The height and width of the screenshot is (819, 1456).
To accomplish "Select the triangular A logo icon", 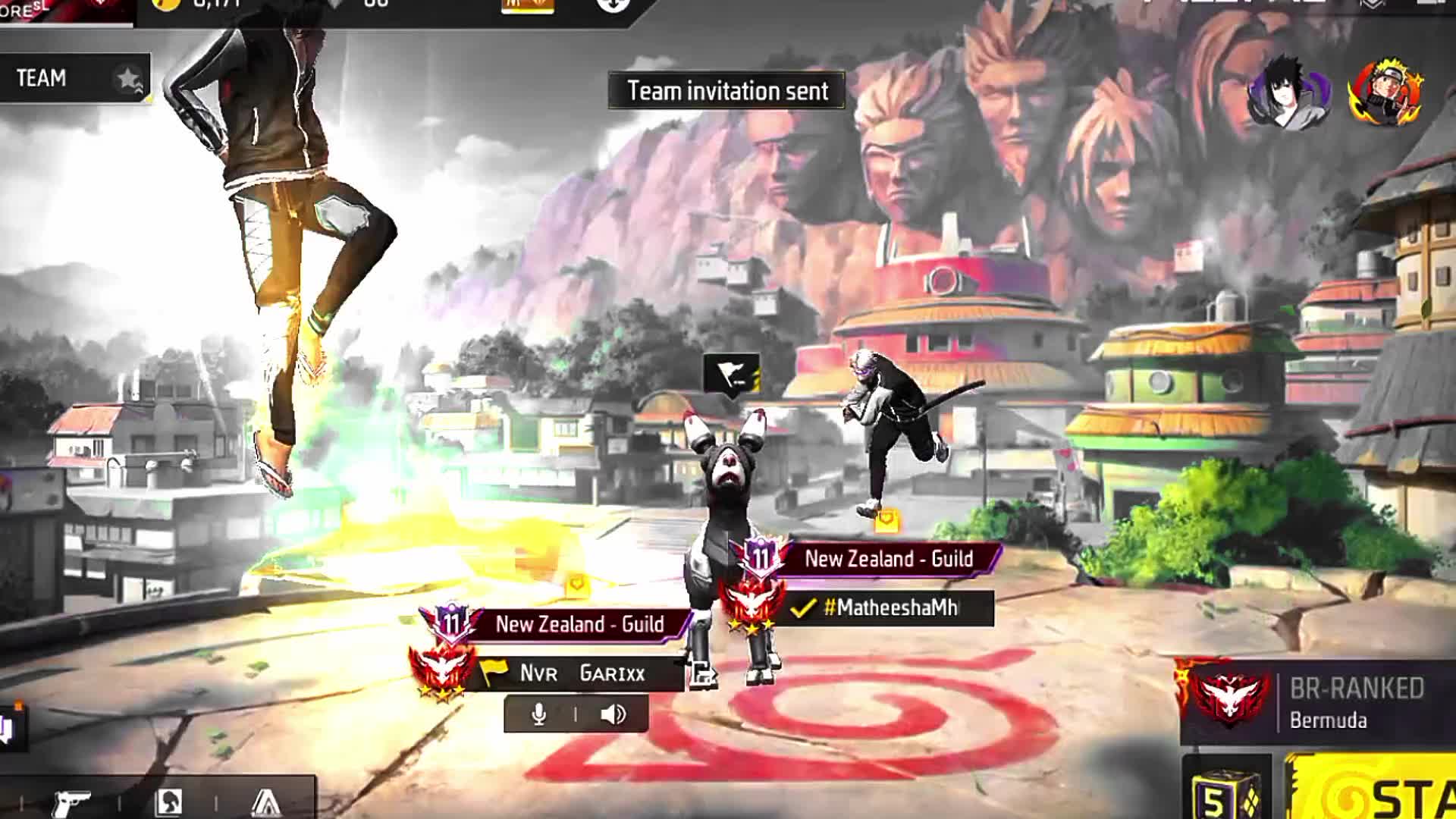I will coord(265,801).
